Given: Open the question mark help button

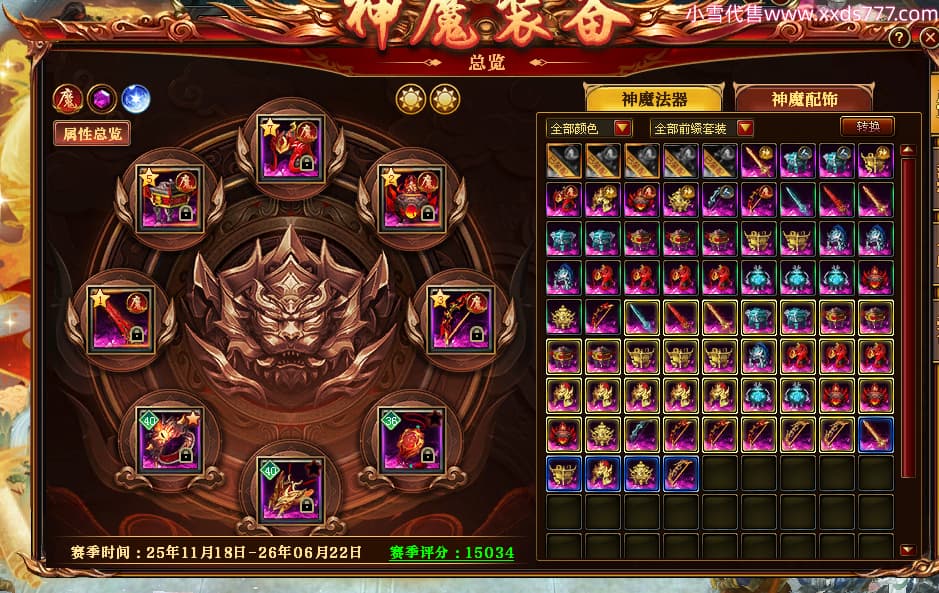Looking at the screenshot, I should click(x=900, y=38).
